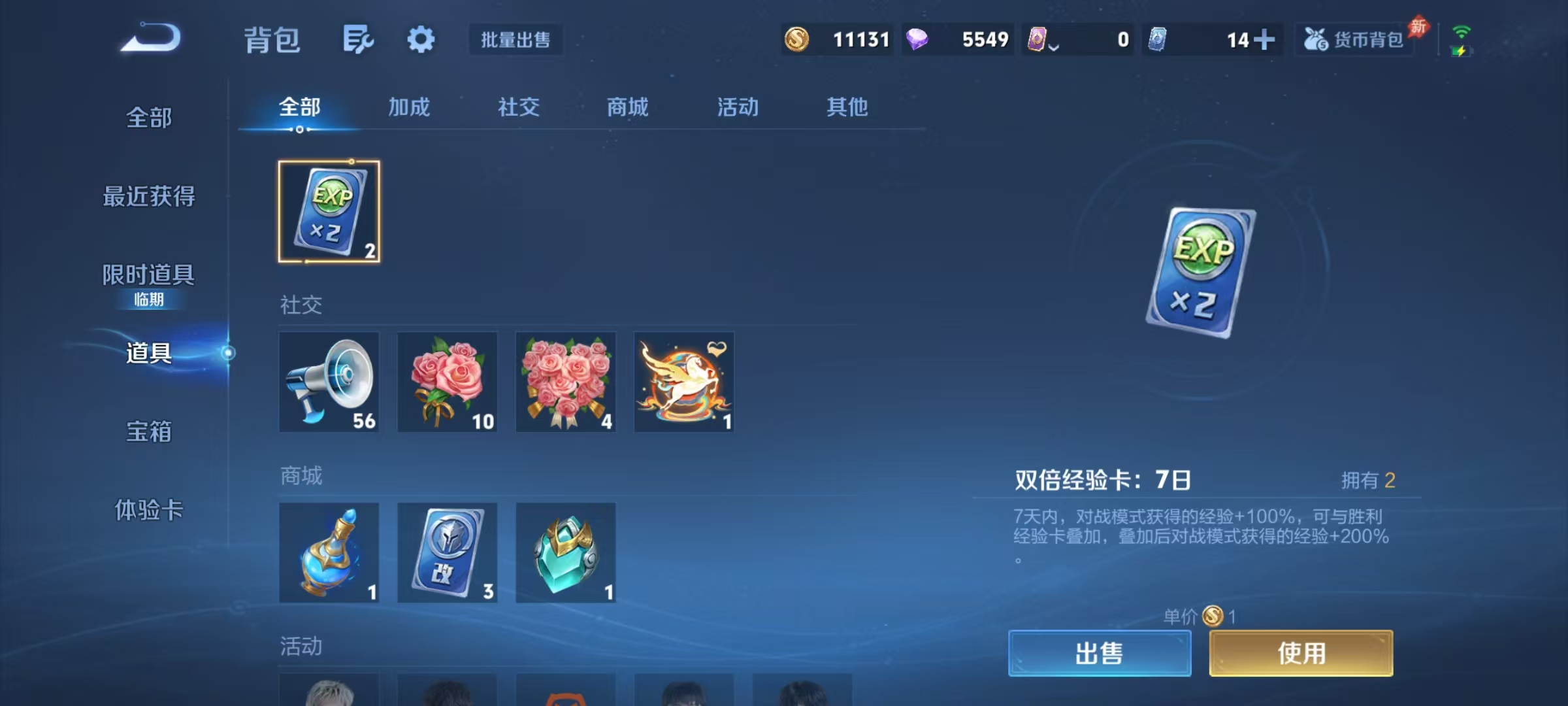Select the blue potion item in 商城 section
1568x706 pixels.
pos(329,552)
